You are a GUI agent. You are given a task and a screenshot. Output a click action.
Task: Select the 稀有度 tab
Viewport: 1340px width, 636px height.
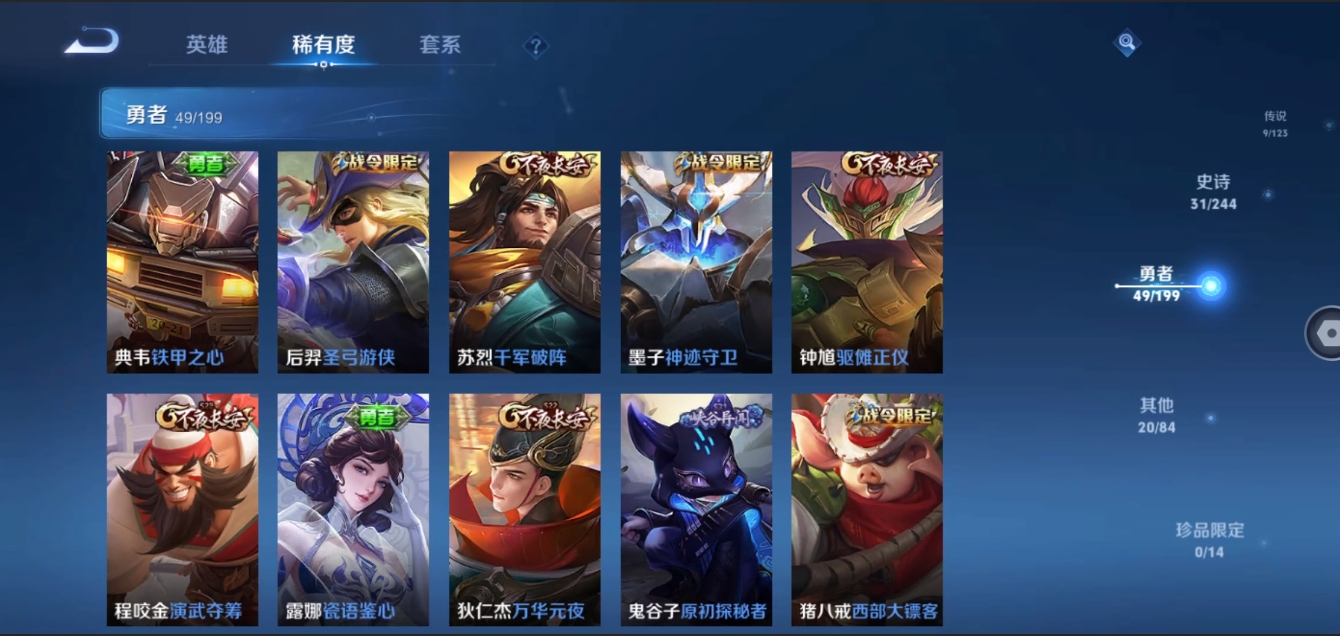tap(323, 45)
